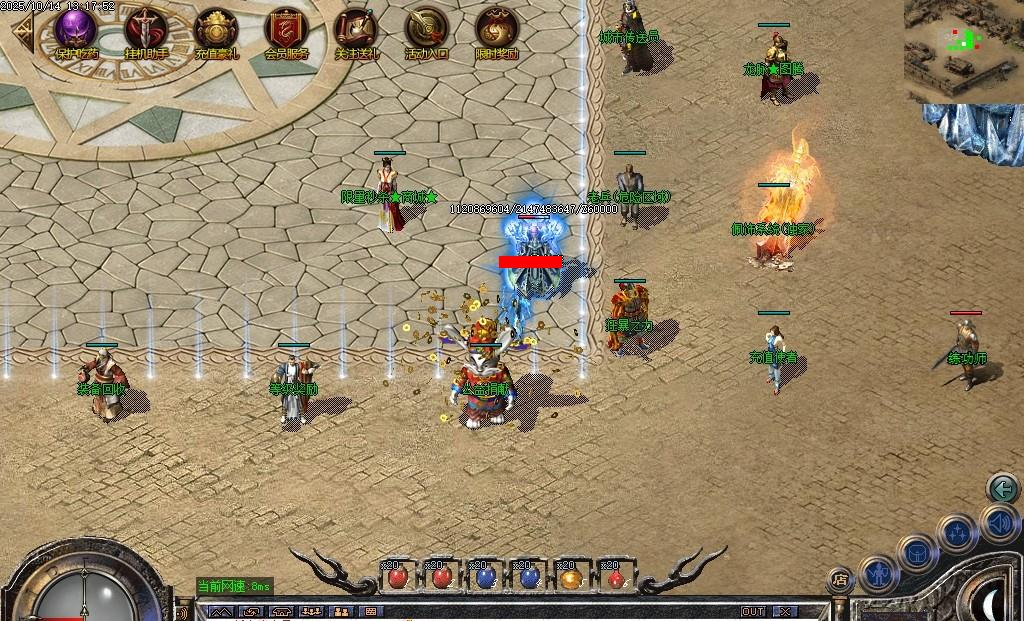
Task: Open the skills button with sparkle stars
Action: 957,532
